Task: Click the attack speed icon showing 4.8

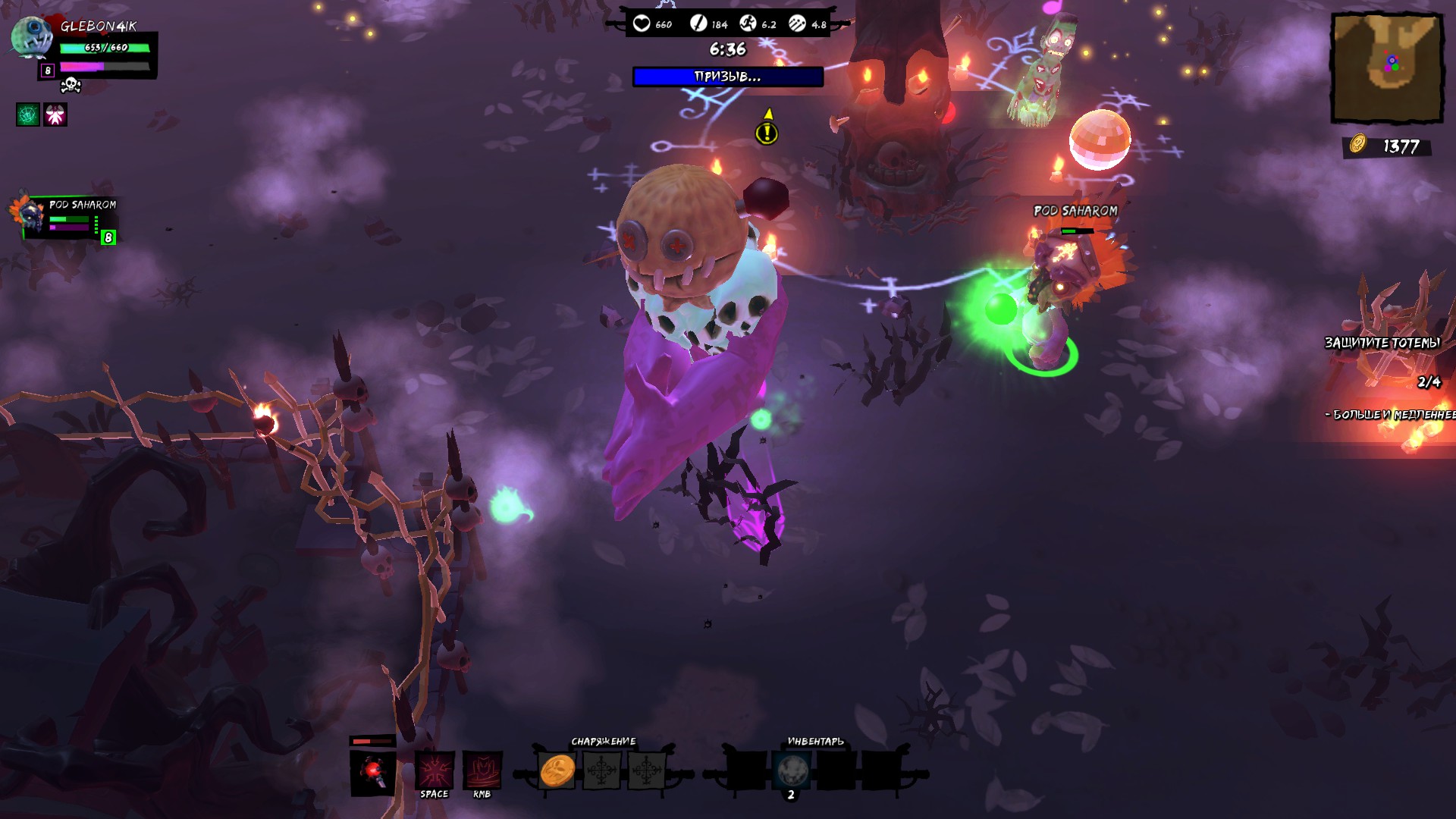Action: (795, 24)
